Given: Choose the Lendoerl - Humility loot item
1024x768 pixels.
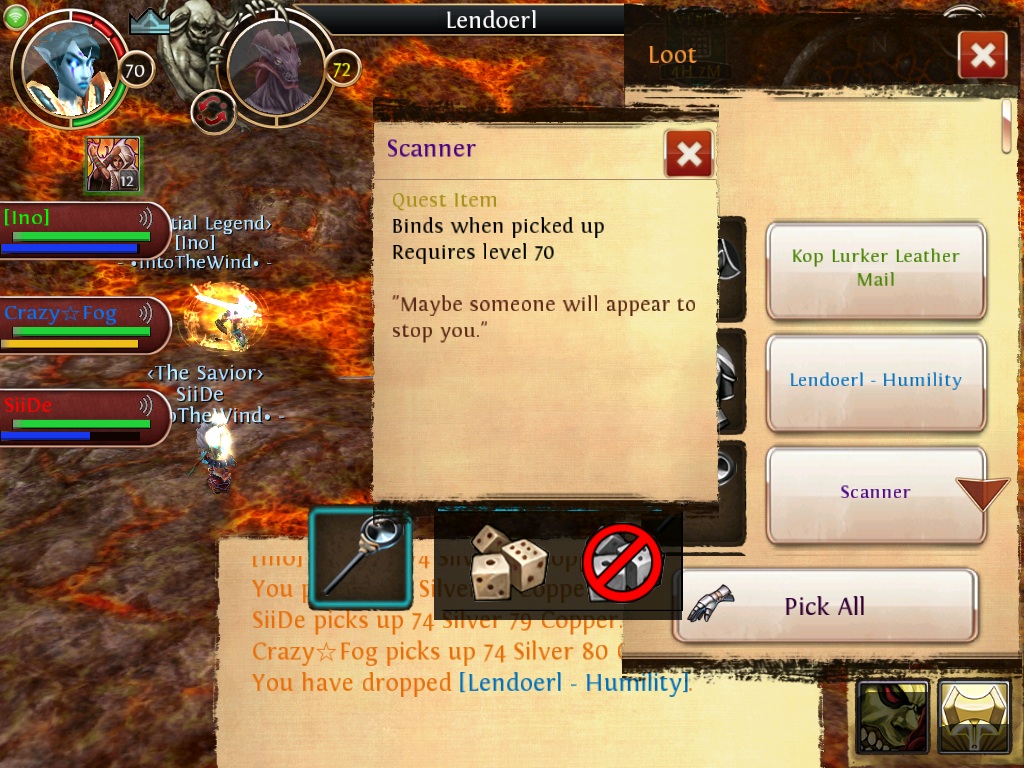Looking at the screenshot, I should (x=875, y=380).
